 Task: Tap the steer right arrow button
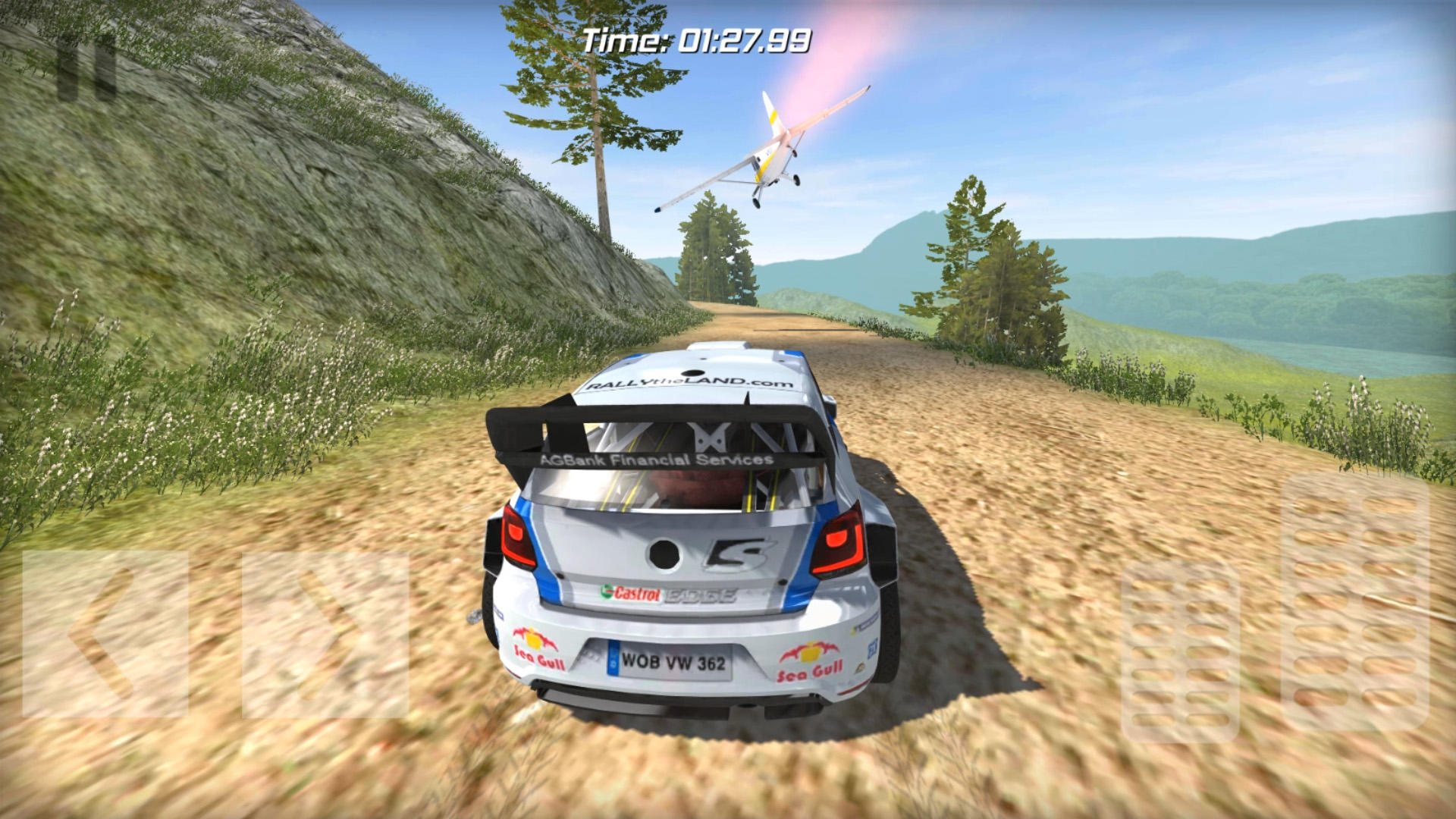[x=325, y=634]
